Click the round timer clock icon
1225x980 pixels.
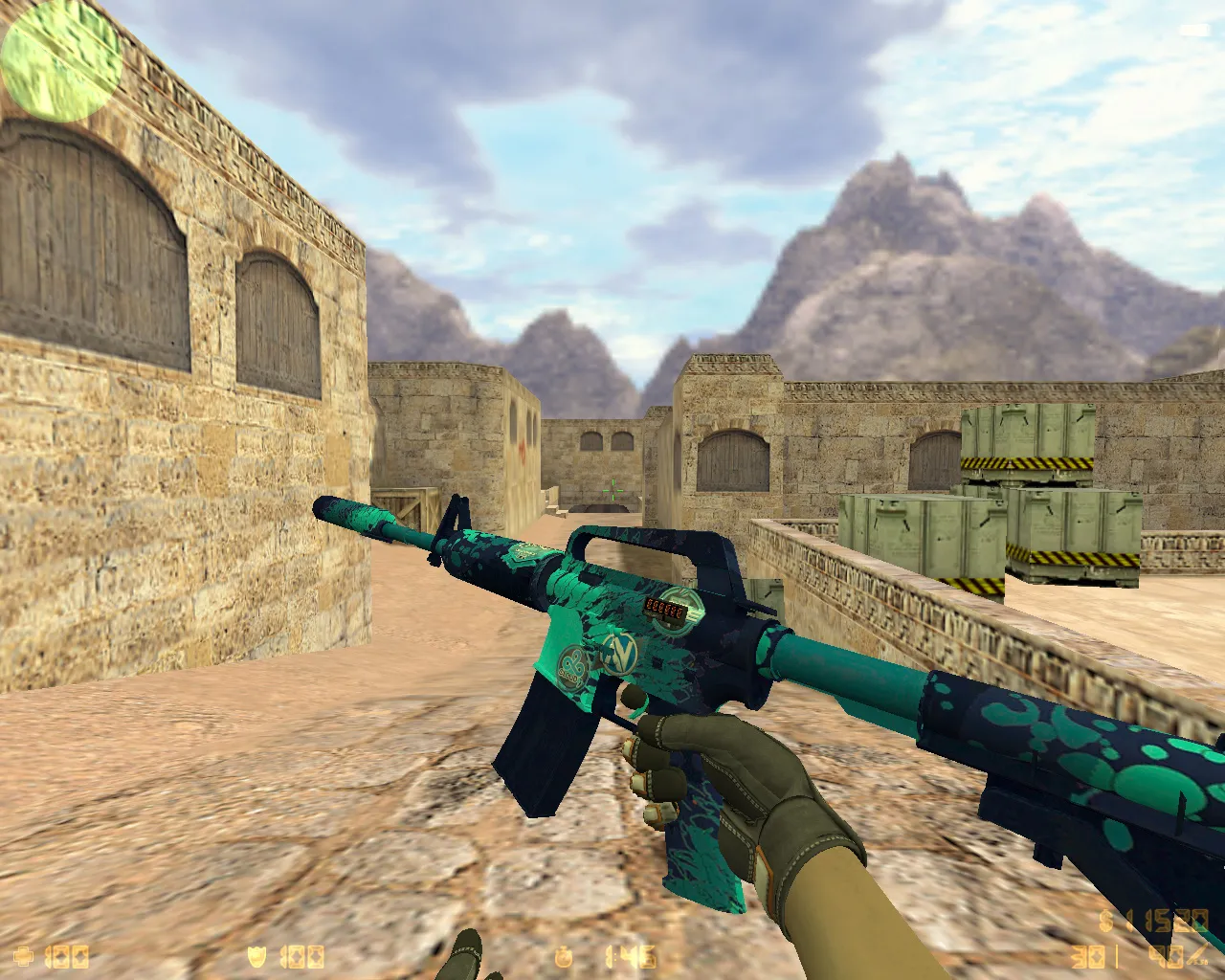click(565, 956)
